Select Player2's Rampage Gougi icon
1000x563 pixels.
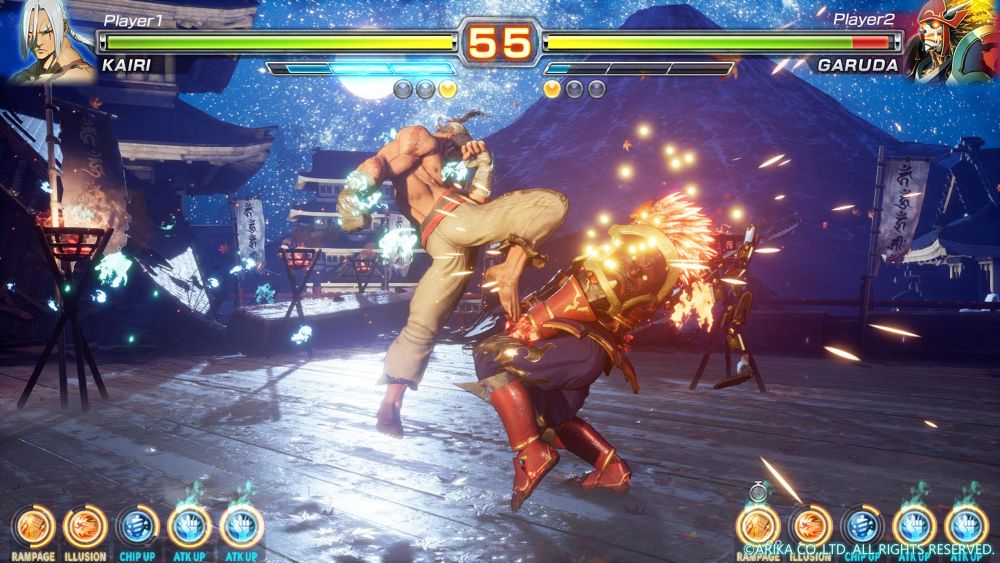point(758,525)
